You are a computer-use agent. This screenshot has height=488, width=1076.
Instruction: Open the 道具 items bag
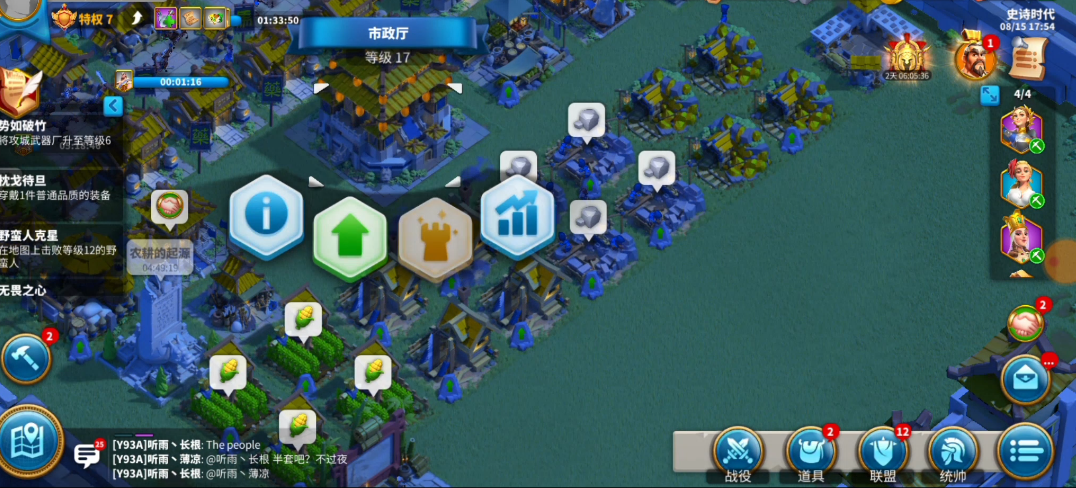click(x=810, y=453)
